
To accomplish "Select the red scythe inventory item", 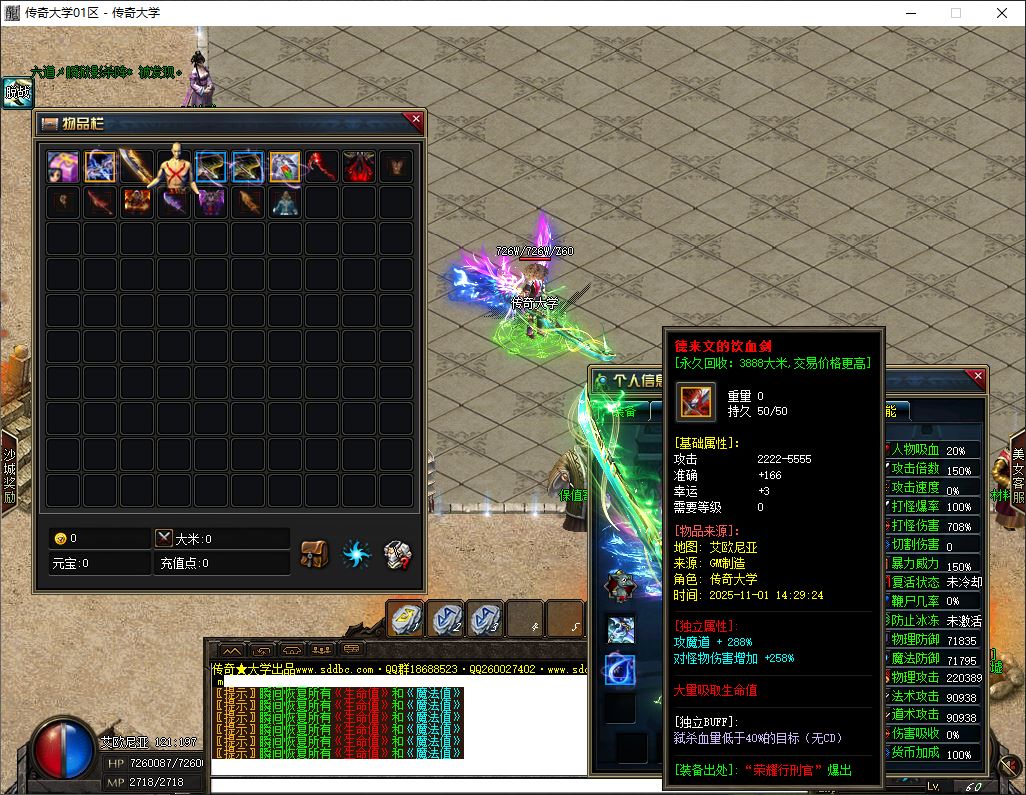I will pos(322,167).
